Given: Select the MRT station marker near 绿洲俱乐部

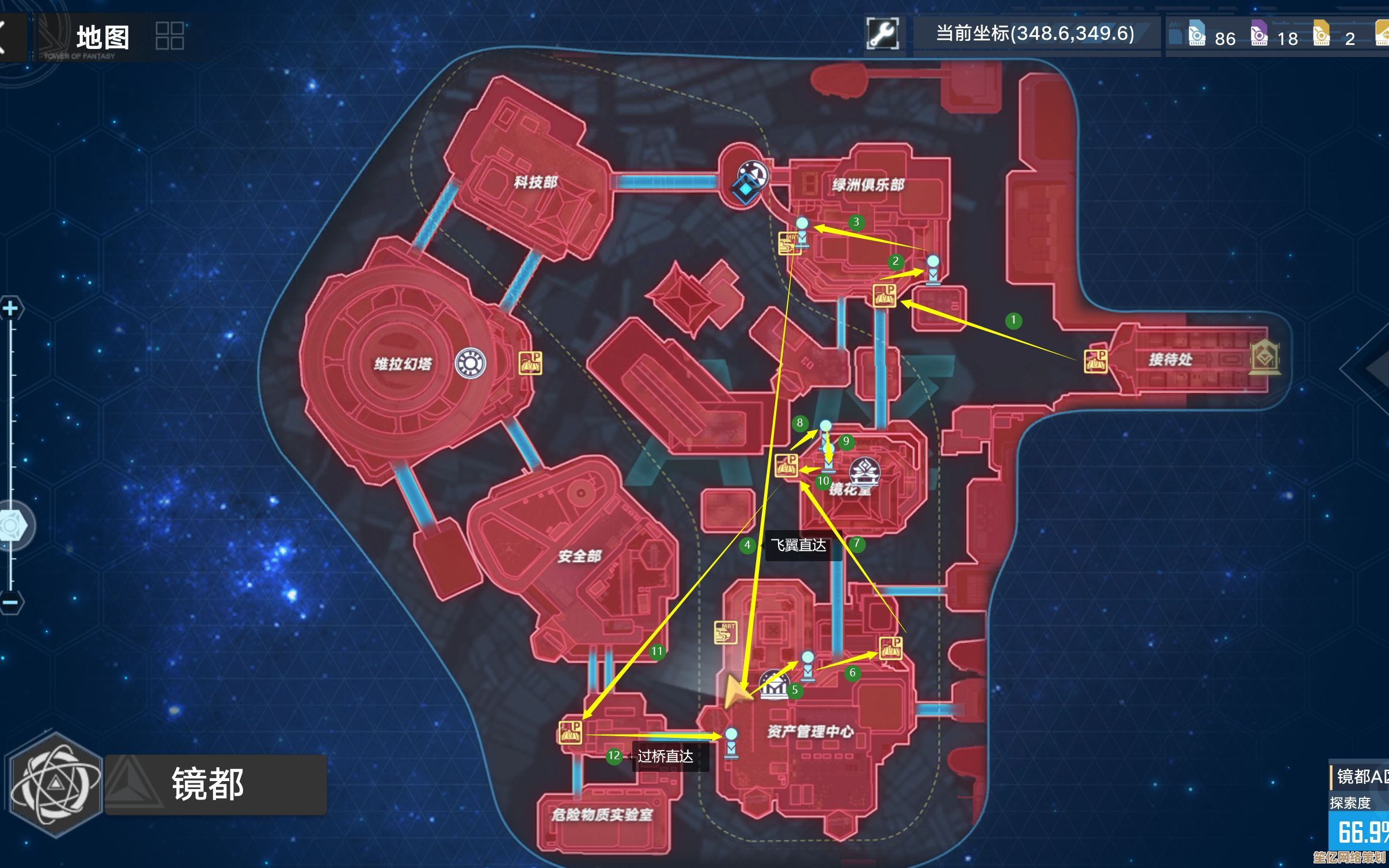Looking at the screenshot, I should pos(789,243).
